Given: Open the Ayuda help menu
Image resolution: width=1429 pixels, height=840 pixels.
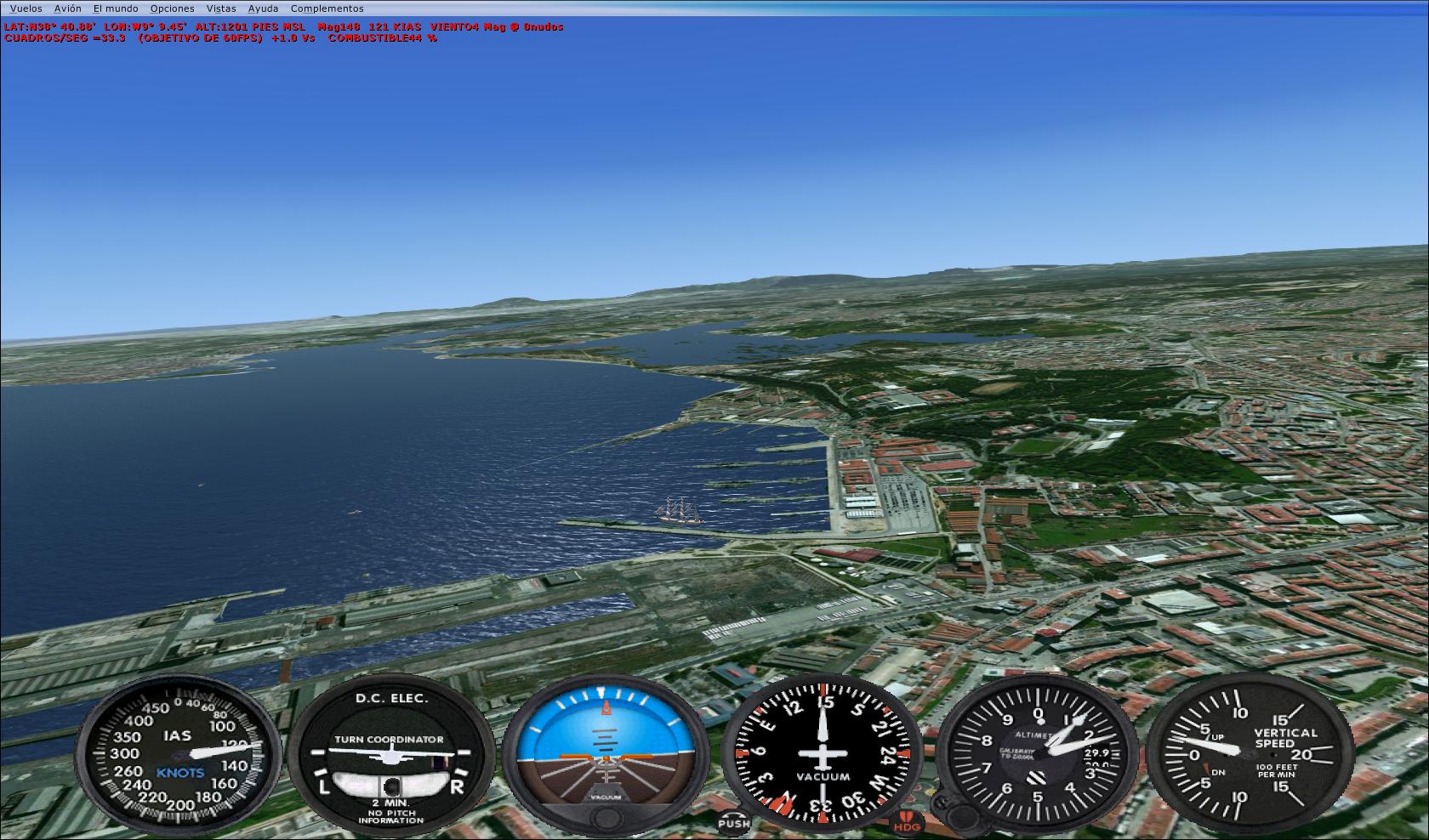Looking at the screenshot, I should point(263,9).
